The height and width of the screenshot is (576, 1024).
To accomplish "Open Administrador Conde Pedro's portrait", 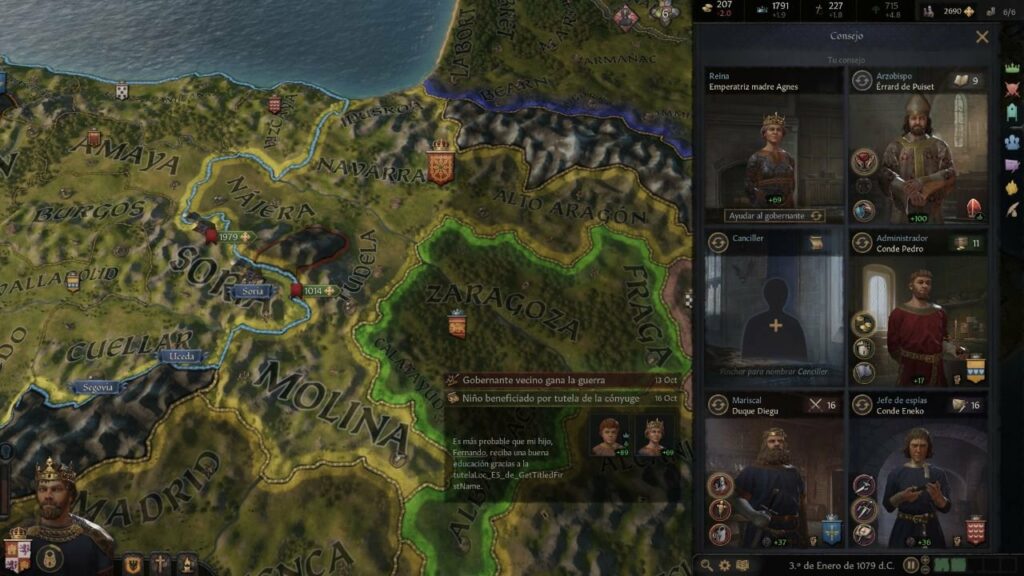I will coord(918,322).
